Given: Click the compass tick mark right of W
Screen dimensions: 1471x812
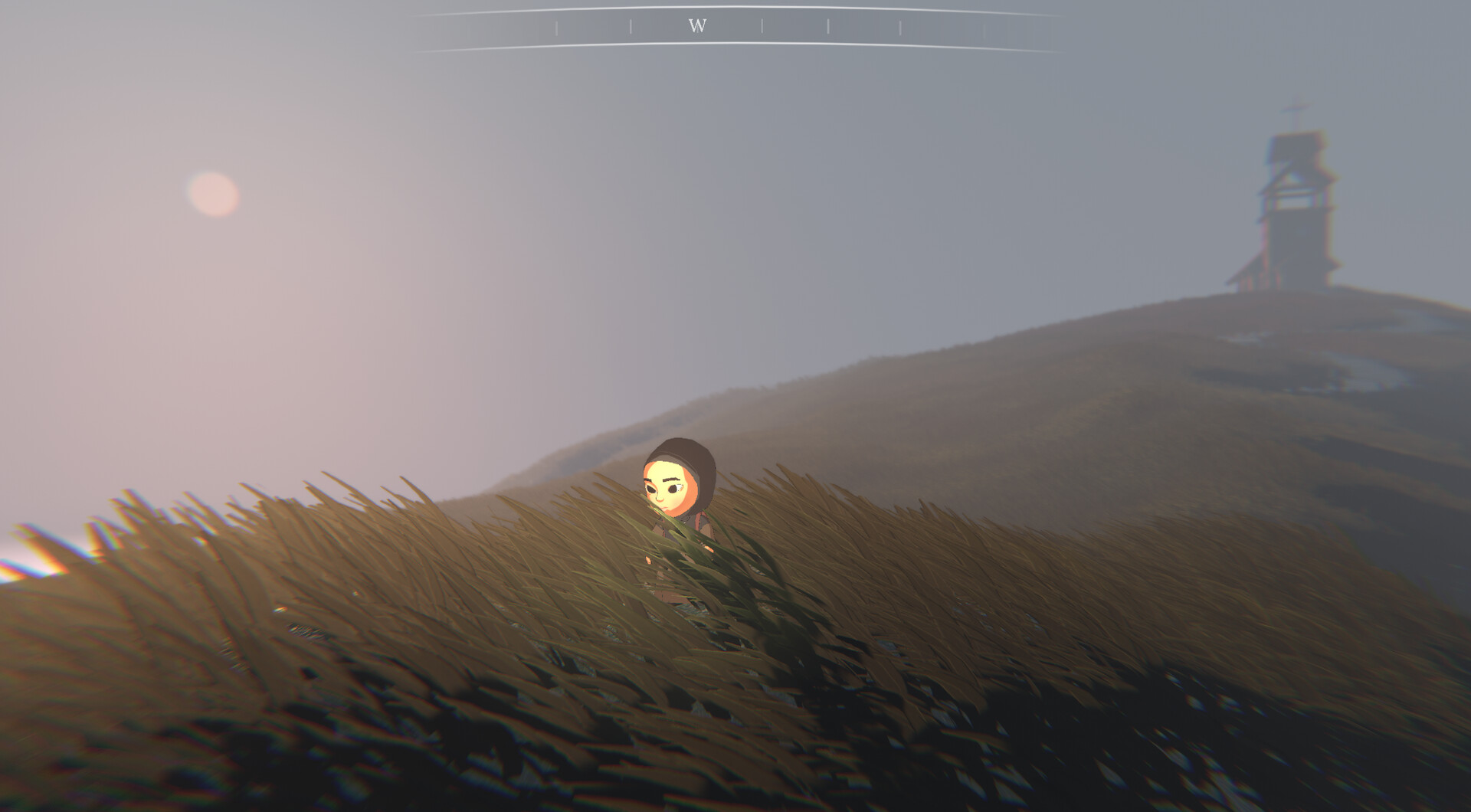Looking at the screenshot, I should click(763, 25).
